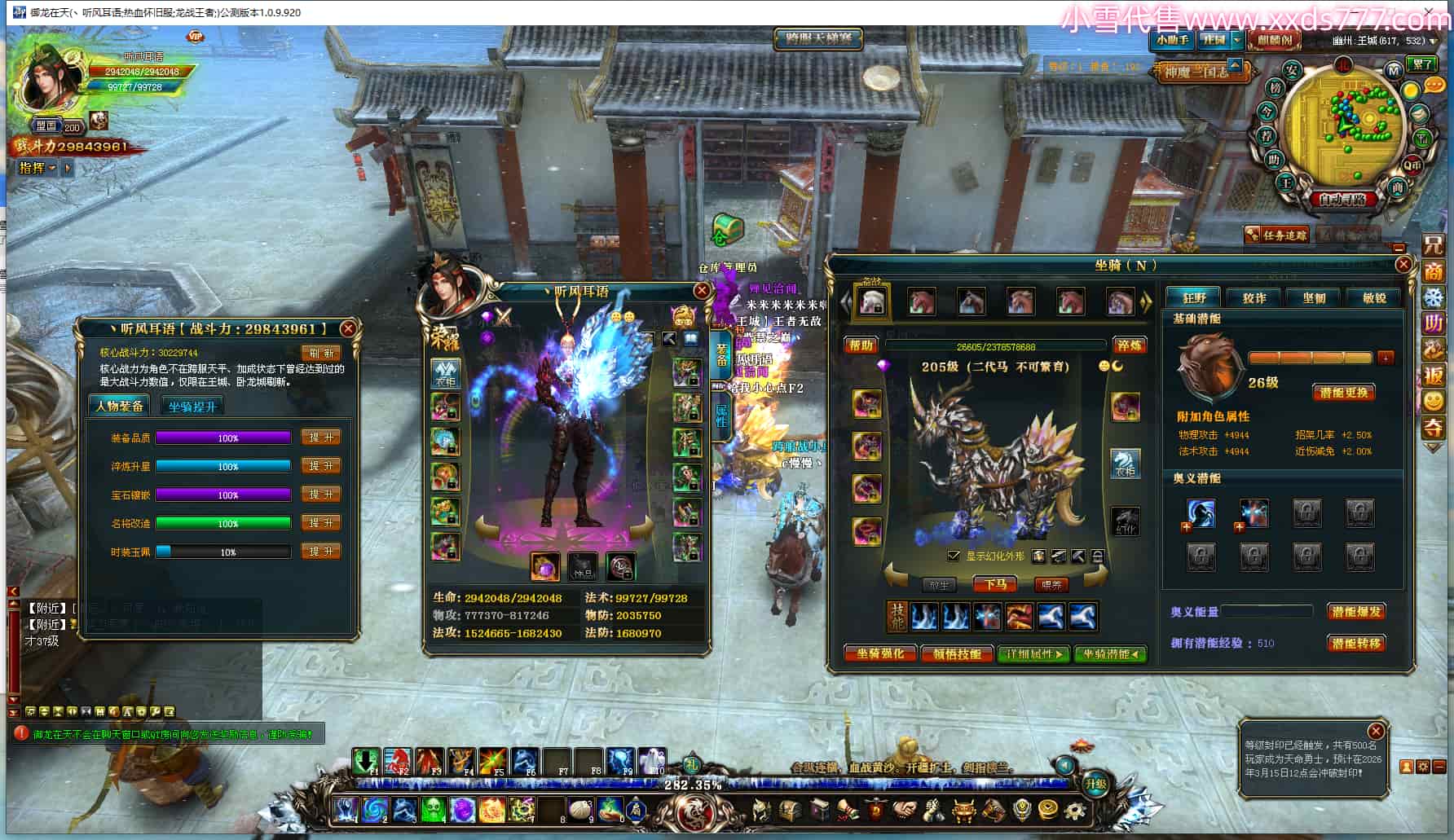Click 提升 next to 时装玉佩

point(320,552)
